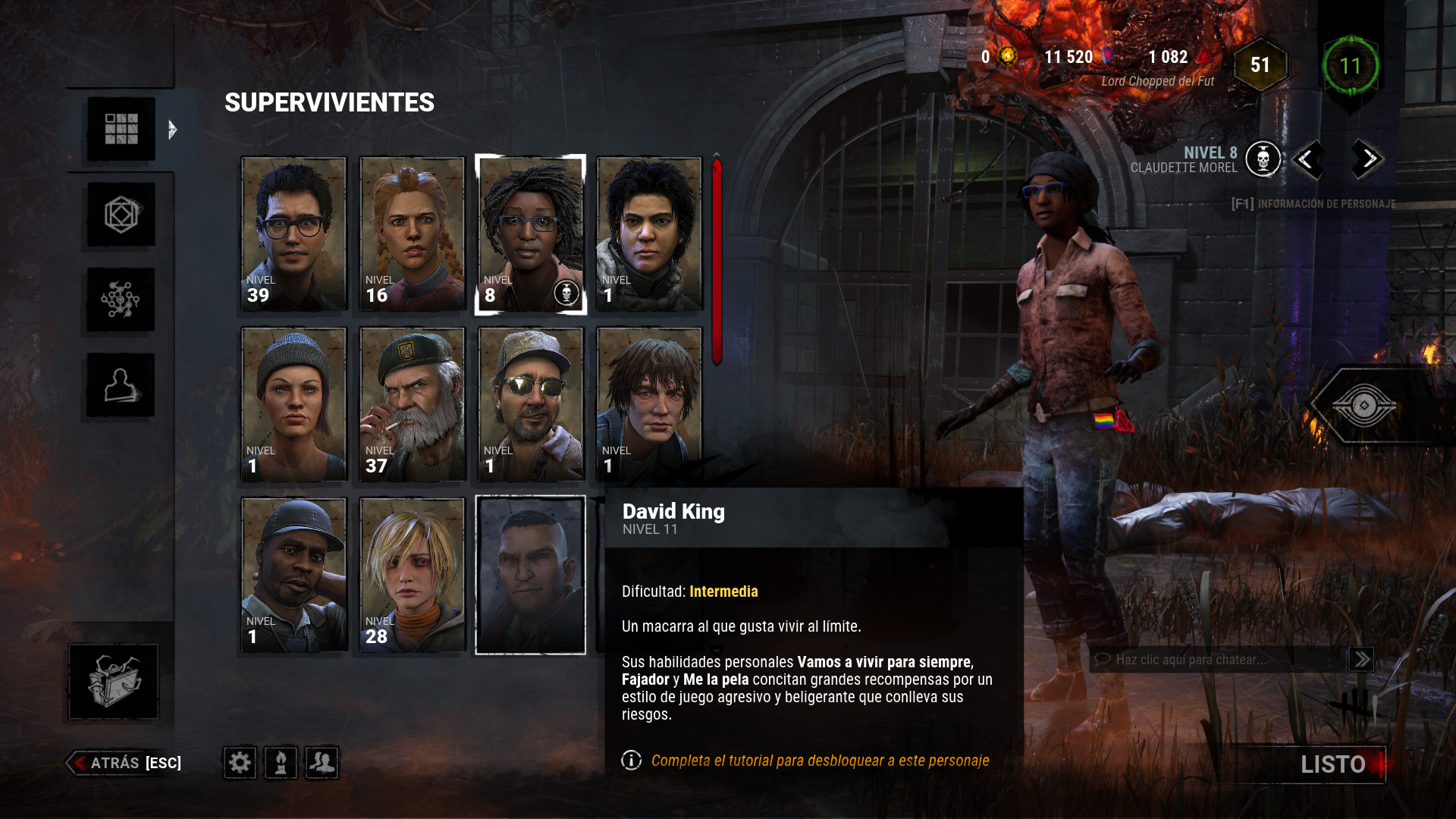Click the auric cells currency icon
1456x819 pixels.
[1006, 56]
